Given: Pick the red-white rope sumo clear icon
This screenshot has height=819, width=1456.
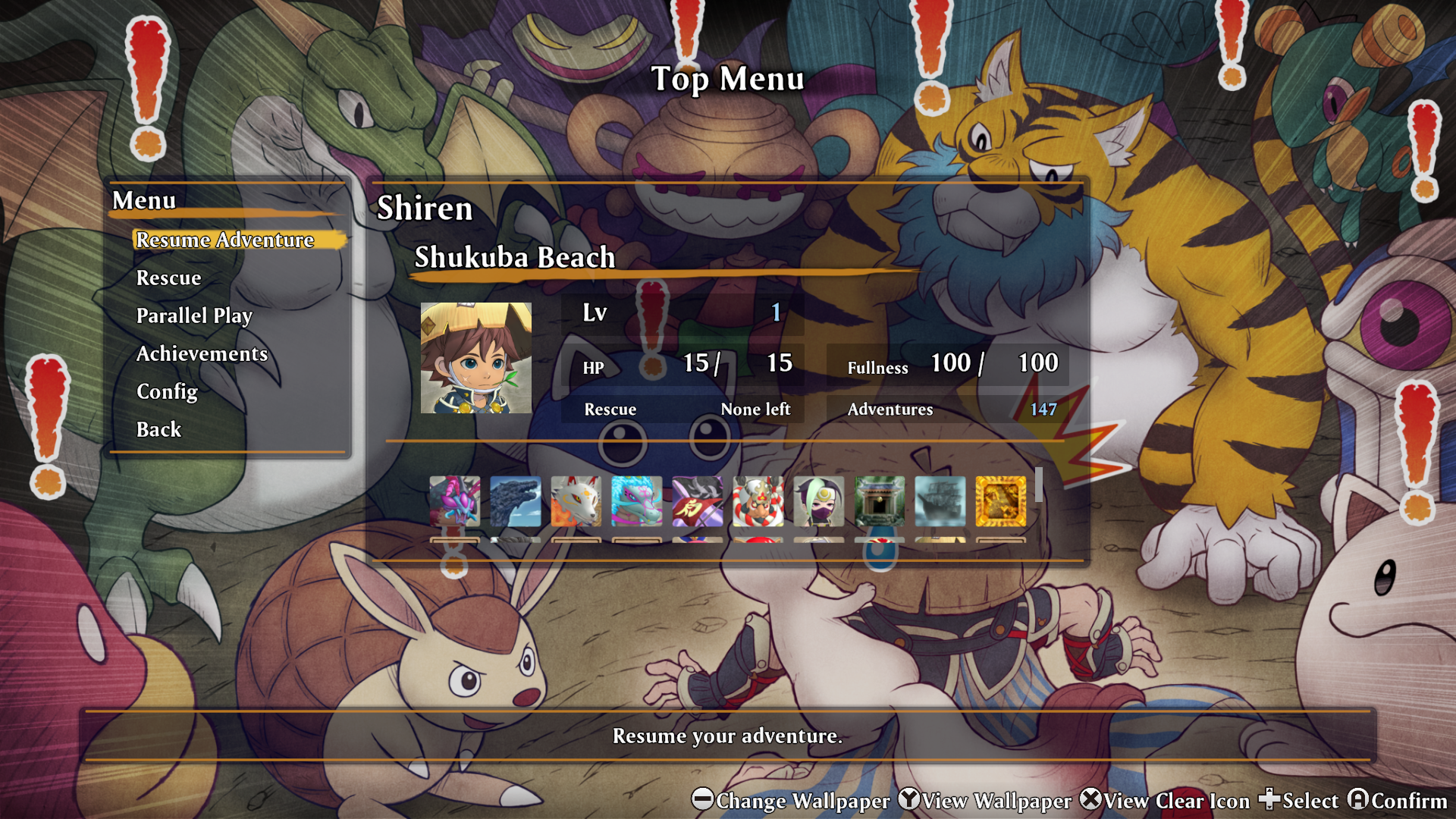Looking at the screenshot, I should click(x=758, y=501).
